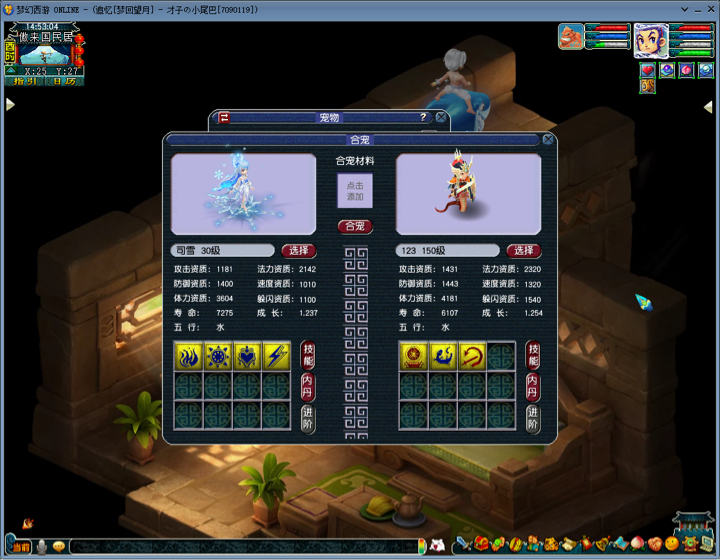The height and width of the screenshot is (560, 720).
Task: Open the 宠物 window help question mark
Action: [423, 117]
